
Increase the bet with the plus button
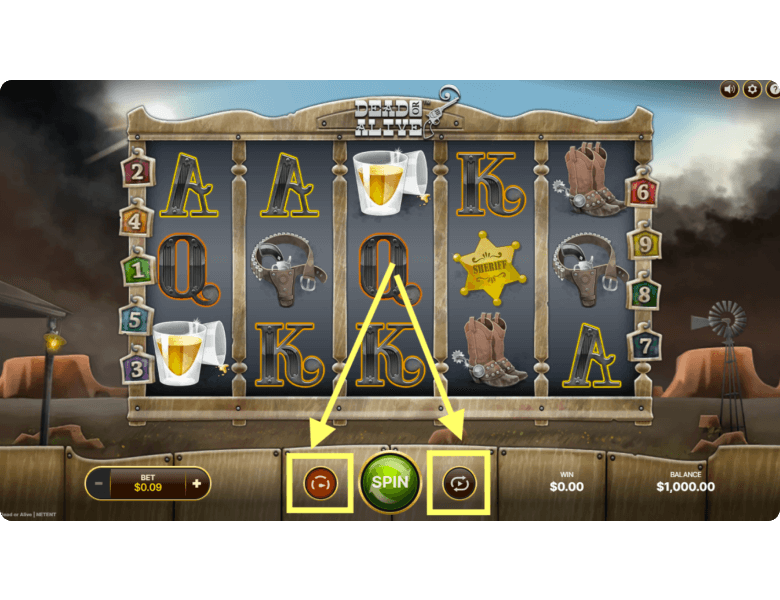pyautogui.click(x=196, y=484)
